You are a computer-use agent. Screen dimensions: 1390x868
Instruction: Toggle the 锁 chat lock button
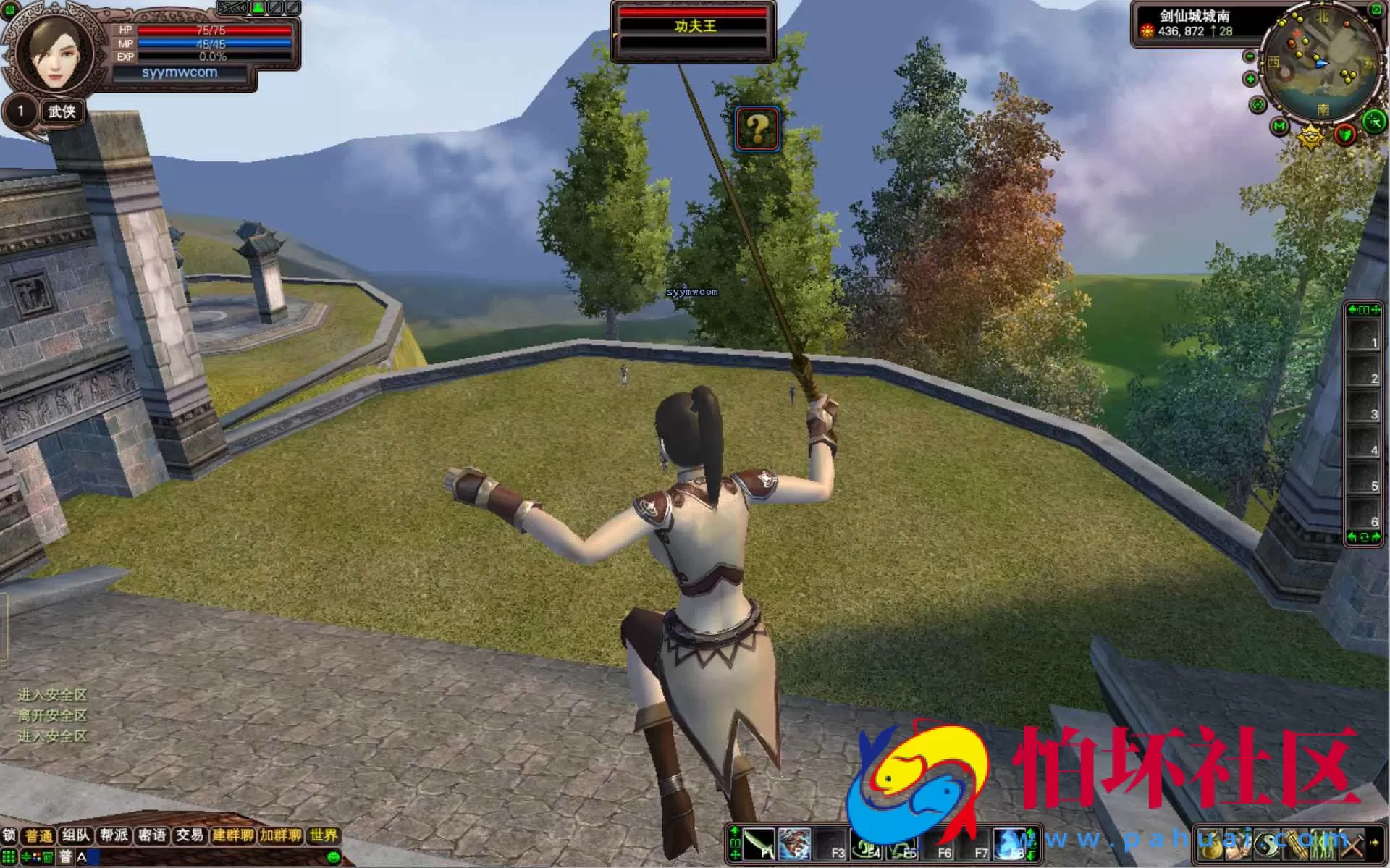click(x=9, y=835)
